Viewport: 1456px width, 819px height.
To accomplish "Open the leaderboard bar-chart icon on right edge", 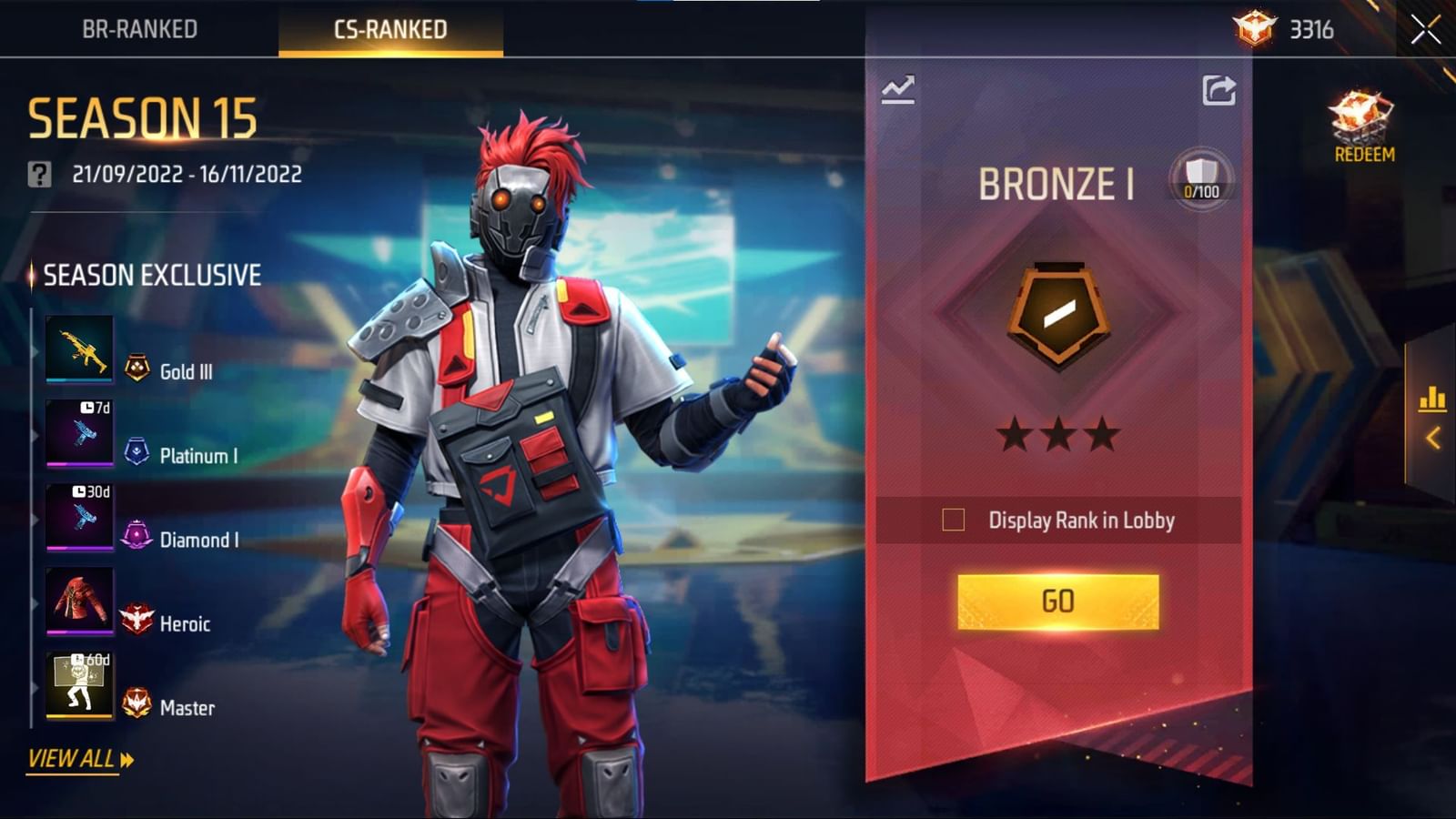I will pyautogui.click(x=1434, y=398).
